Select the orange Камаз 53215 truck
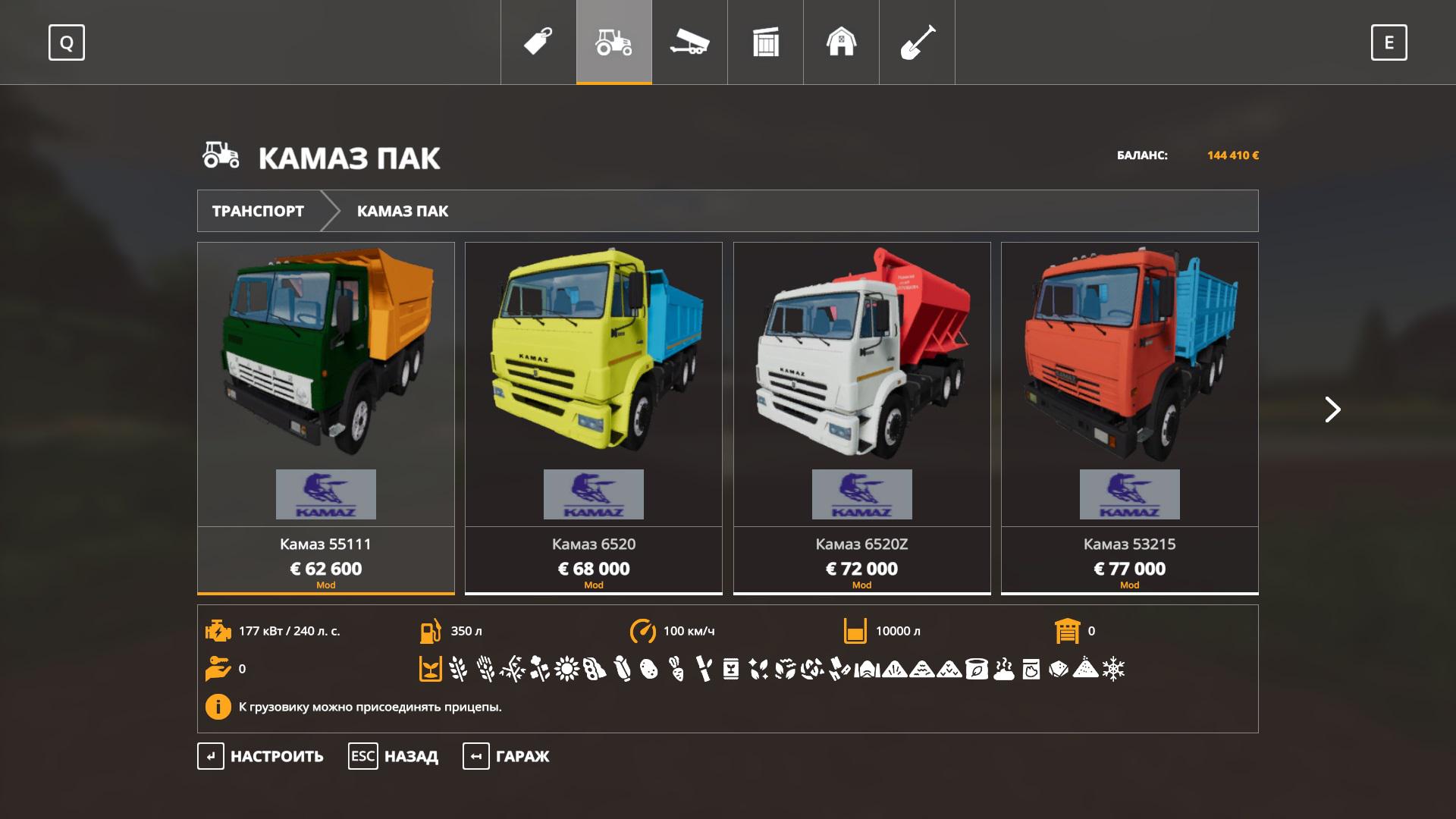This screenshot has height=819, width=1456. click(1129, 417)
